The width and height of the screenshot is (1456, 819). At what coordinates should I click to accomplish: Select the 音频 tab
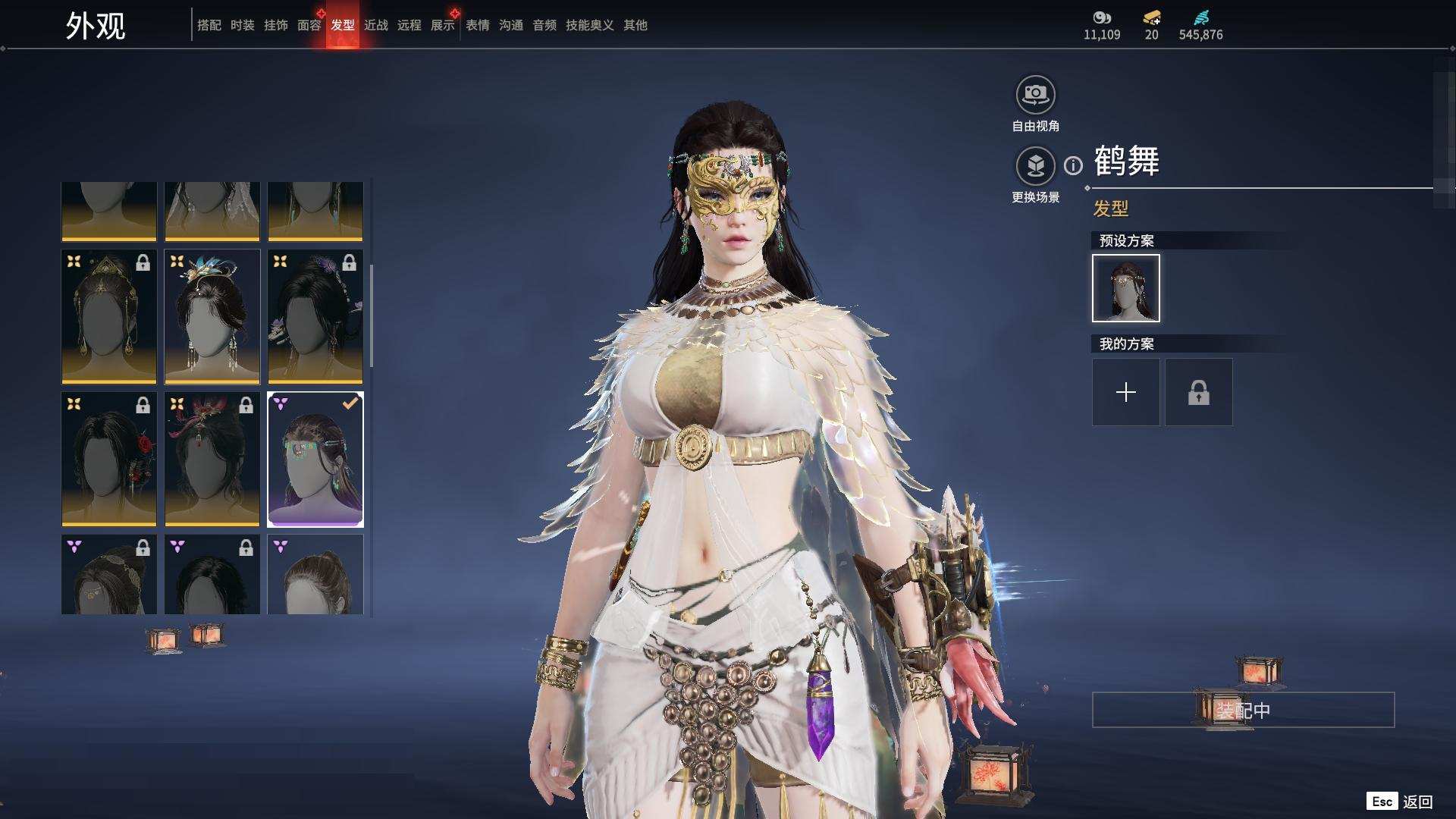544,25
